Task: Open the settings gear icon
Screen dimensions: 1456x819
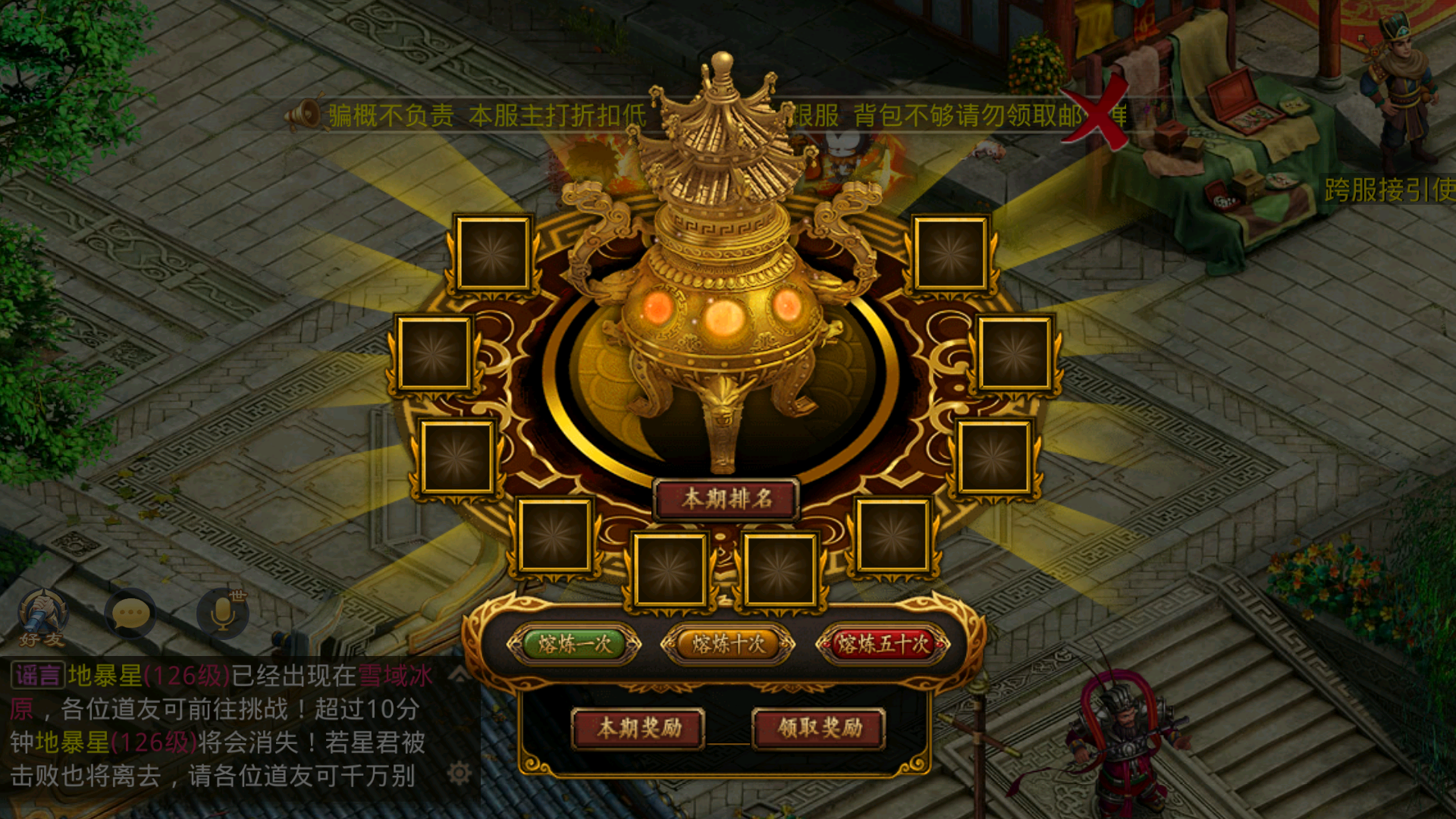Action: [458, 773]
